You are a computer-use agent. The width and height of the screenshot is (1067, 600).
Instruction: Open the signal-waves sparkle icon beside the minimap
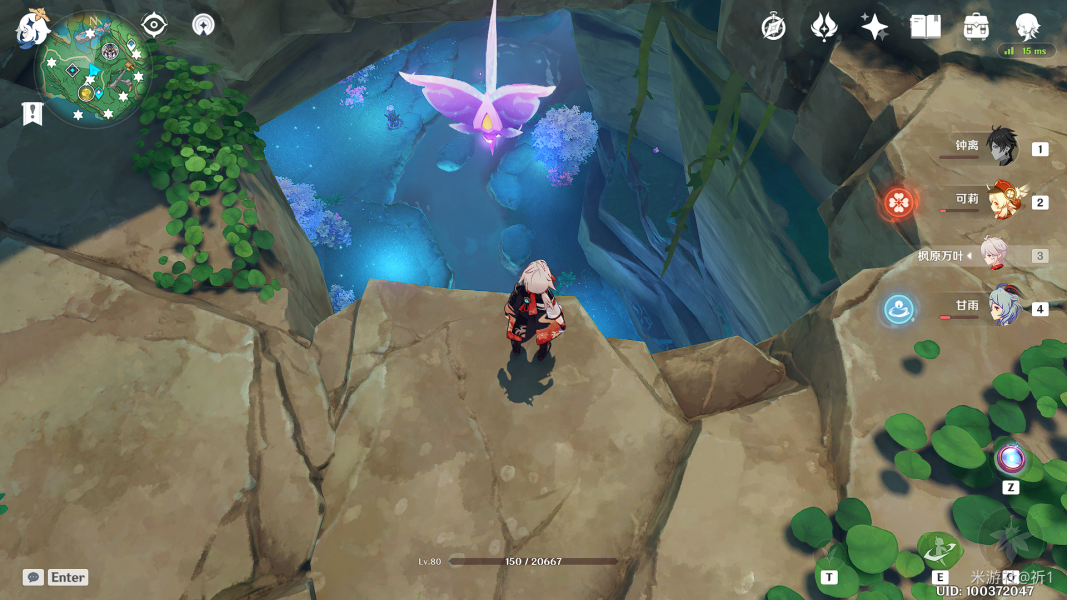(203, 25)
